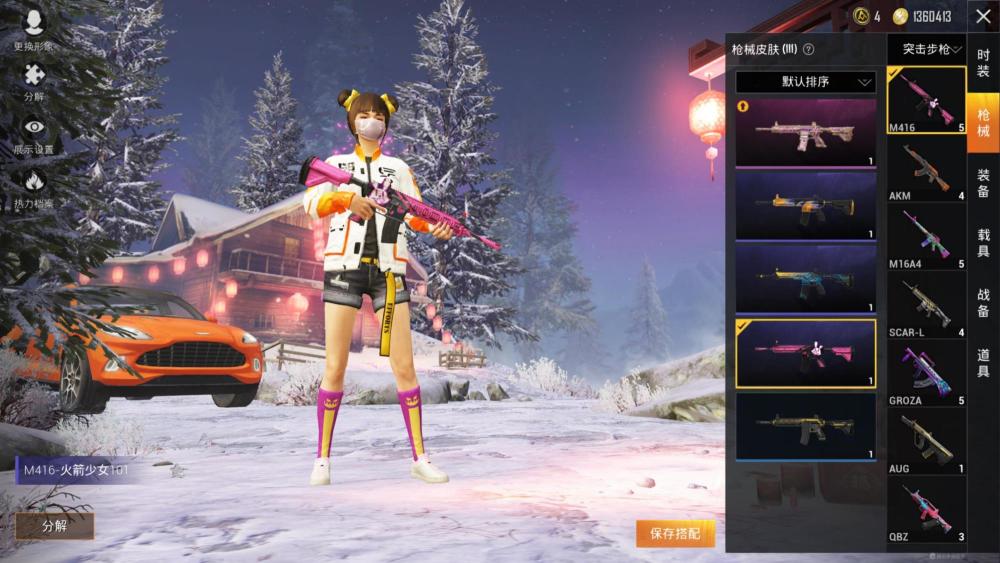Open the 更换形象 change appearance option
Image resolution: width=1000 pixels, height=563 pixels.
(34, 29)
